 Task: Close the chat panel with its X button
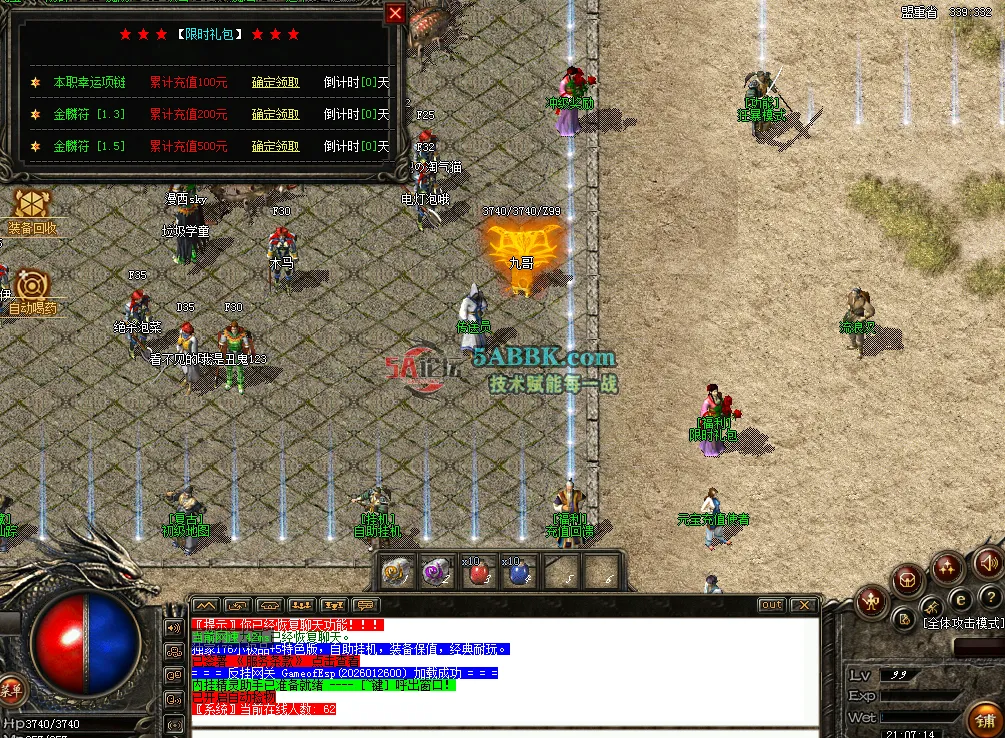[x=802, y=605]
